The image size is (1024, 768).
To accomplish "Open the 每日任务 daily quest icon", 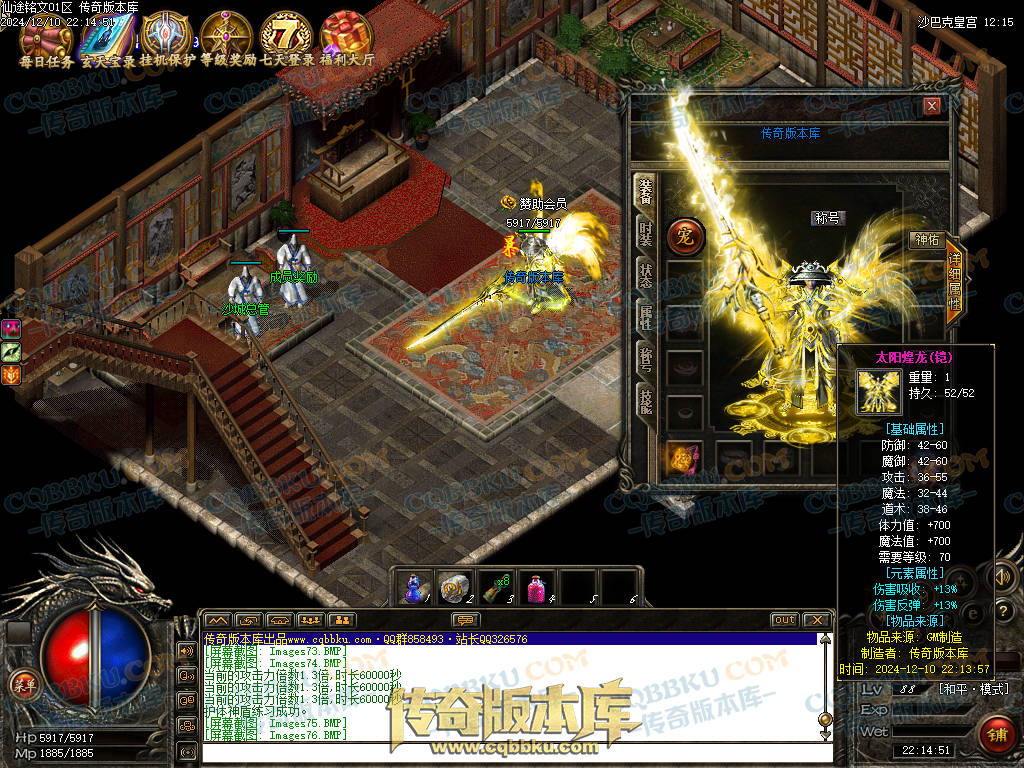I will pos(46,34).
